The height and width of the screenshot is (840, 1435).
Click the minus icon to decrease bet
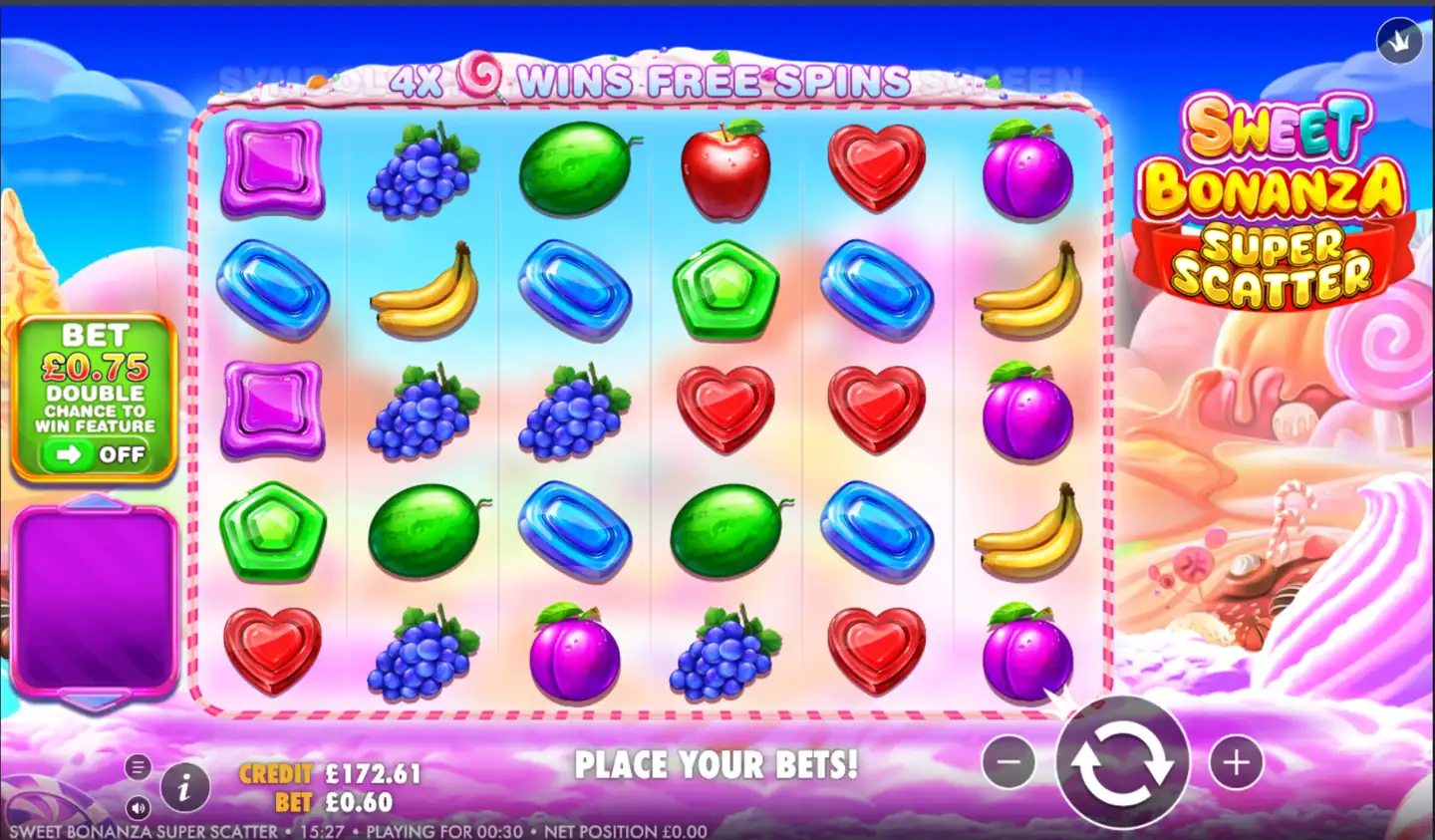(1008, 761)
